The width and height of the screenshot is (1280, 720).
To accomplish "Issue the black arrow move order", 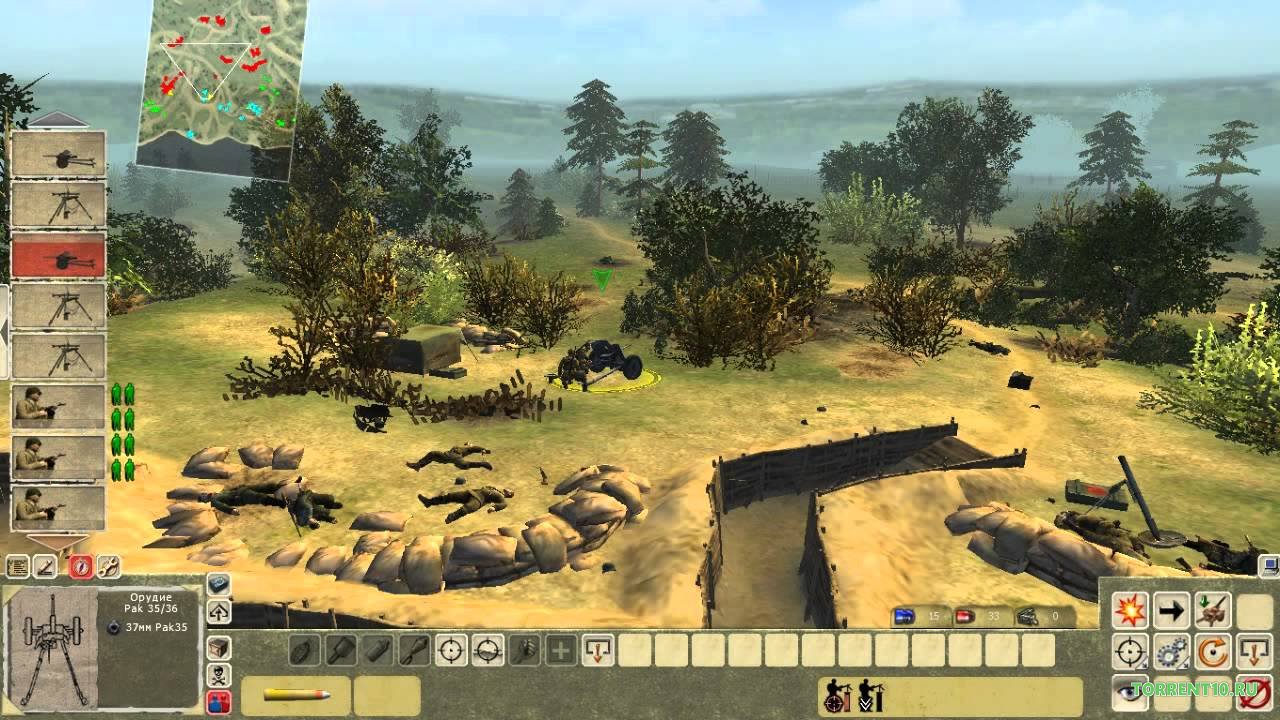I will coord(1171,609).
